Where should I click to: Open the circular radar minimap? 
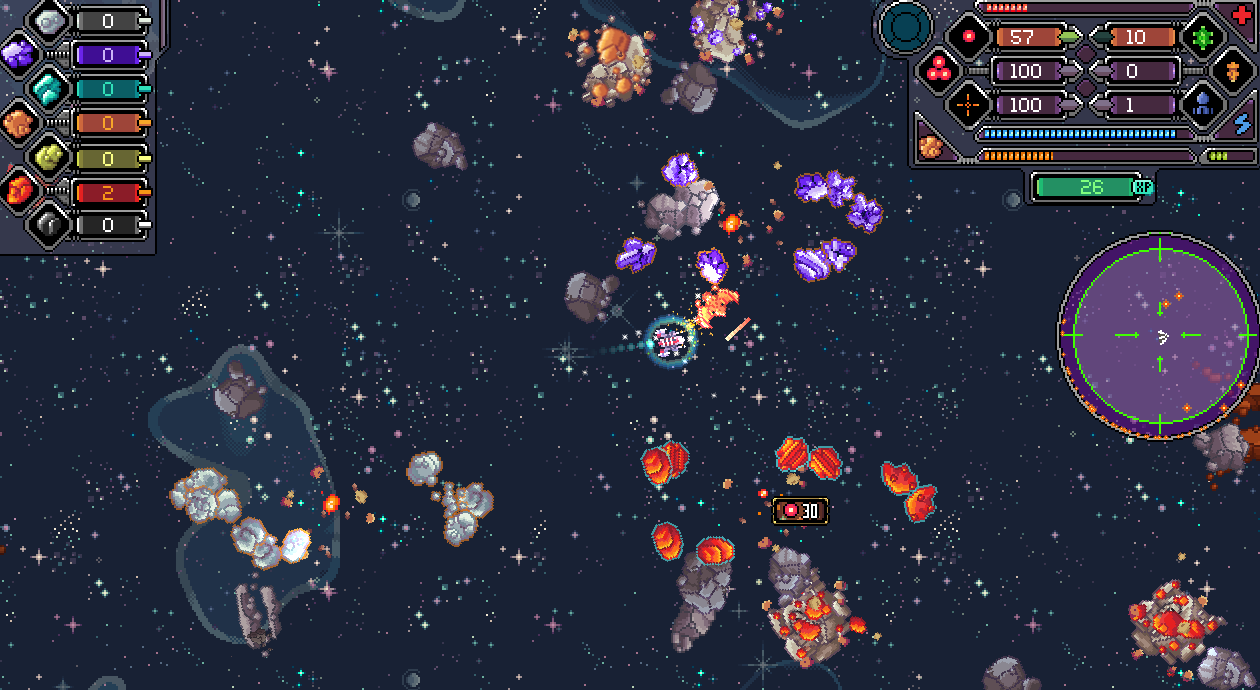pos(1159,336)
